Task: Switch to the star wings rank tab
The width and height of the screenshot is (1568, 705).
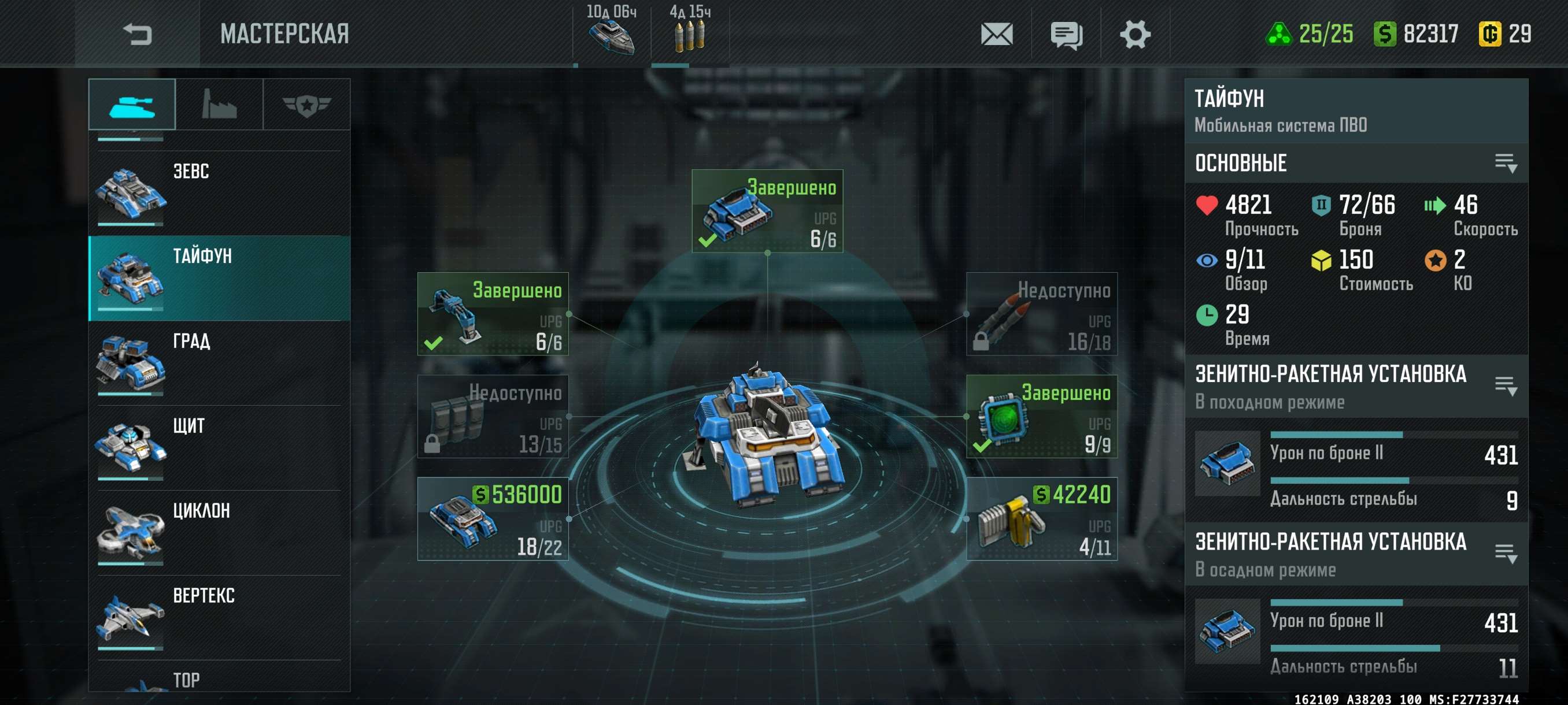Action: pyautogui.click(x=306, y=105)
